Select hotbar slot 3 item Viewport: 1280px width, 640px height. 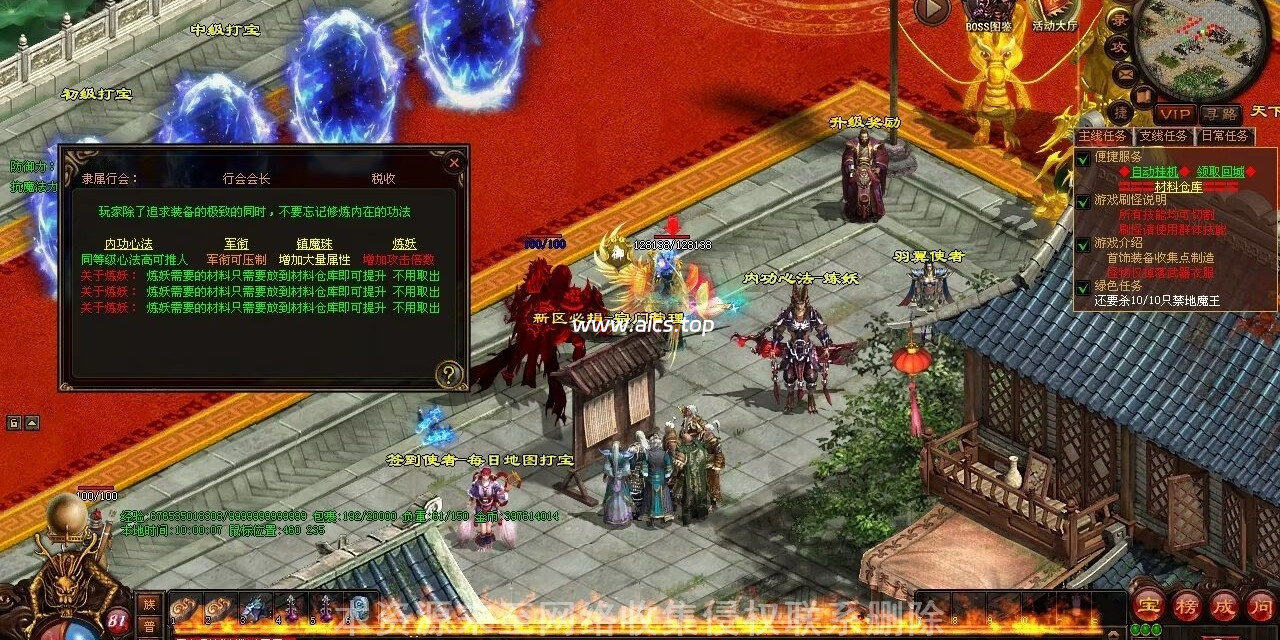(254, 606)
